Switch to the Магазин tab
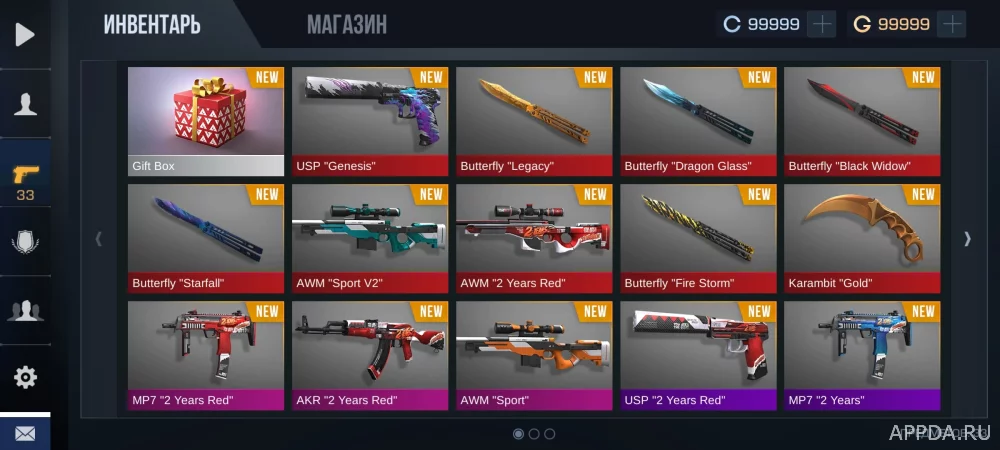This screenshot has width=1000, height=450. [x=346, y=24]
